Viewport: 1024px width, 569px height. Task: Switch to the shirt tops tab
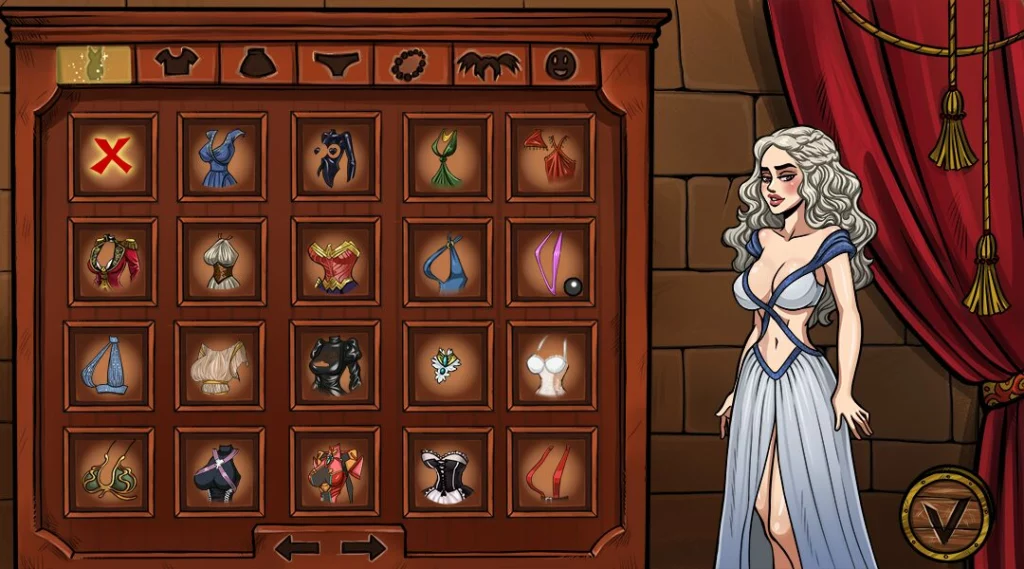(177, 64)
